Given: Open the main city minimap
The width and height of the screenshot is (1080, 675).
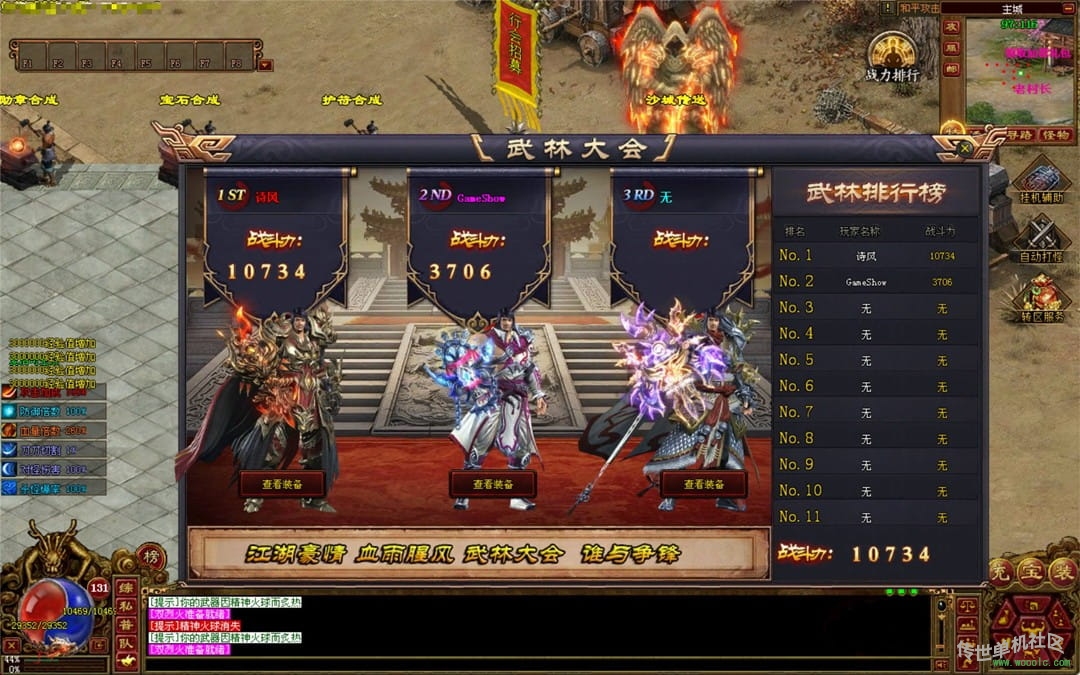Looking at the screenshot, I should (1020, 70).
